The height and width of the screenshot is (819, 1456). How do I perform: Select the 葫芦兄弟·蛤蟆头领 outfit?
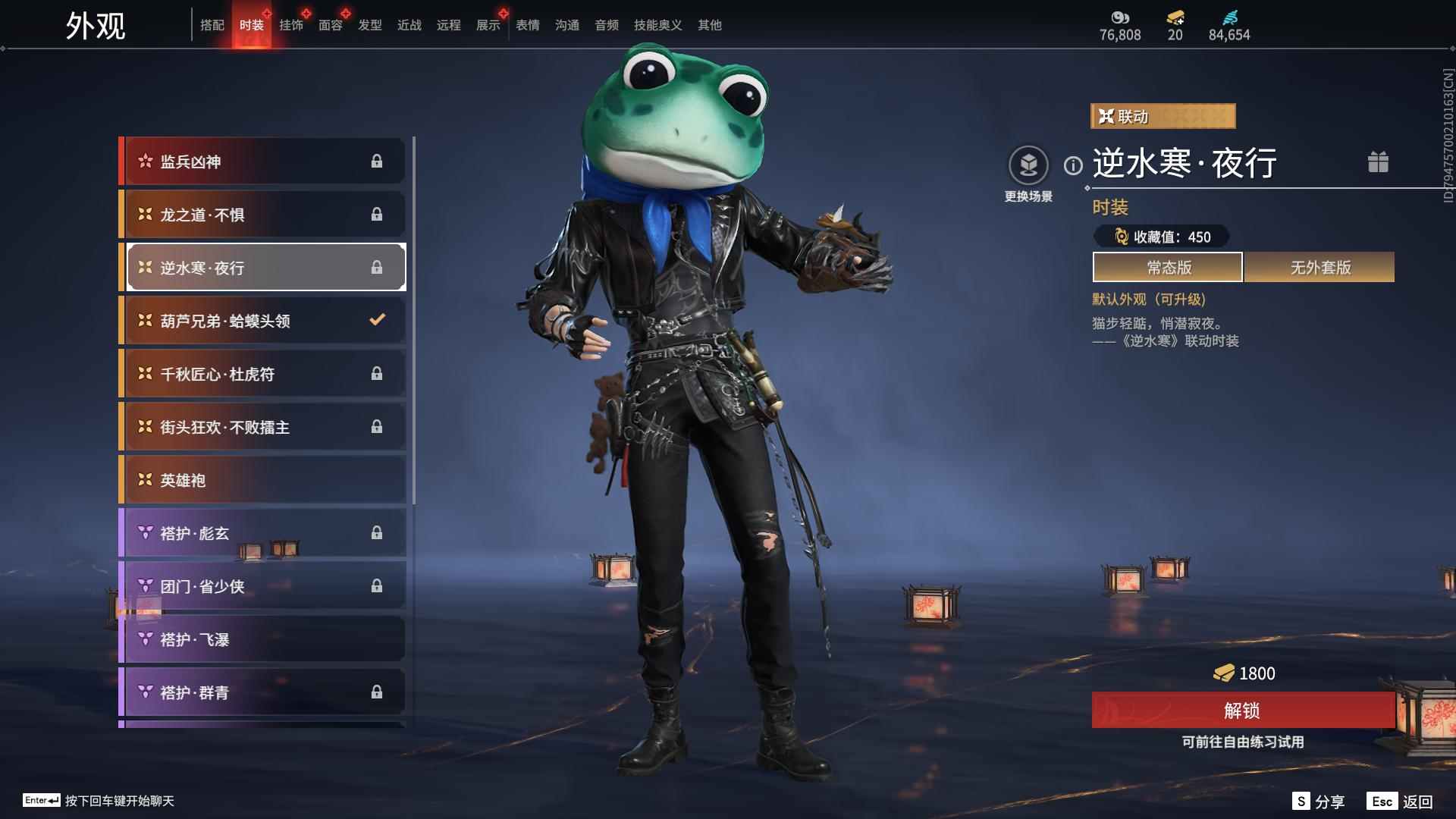coord(262,321)
